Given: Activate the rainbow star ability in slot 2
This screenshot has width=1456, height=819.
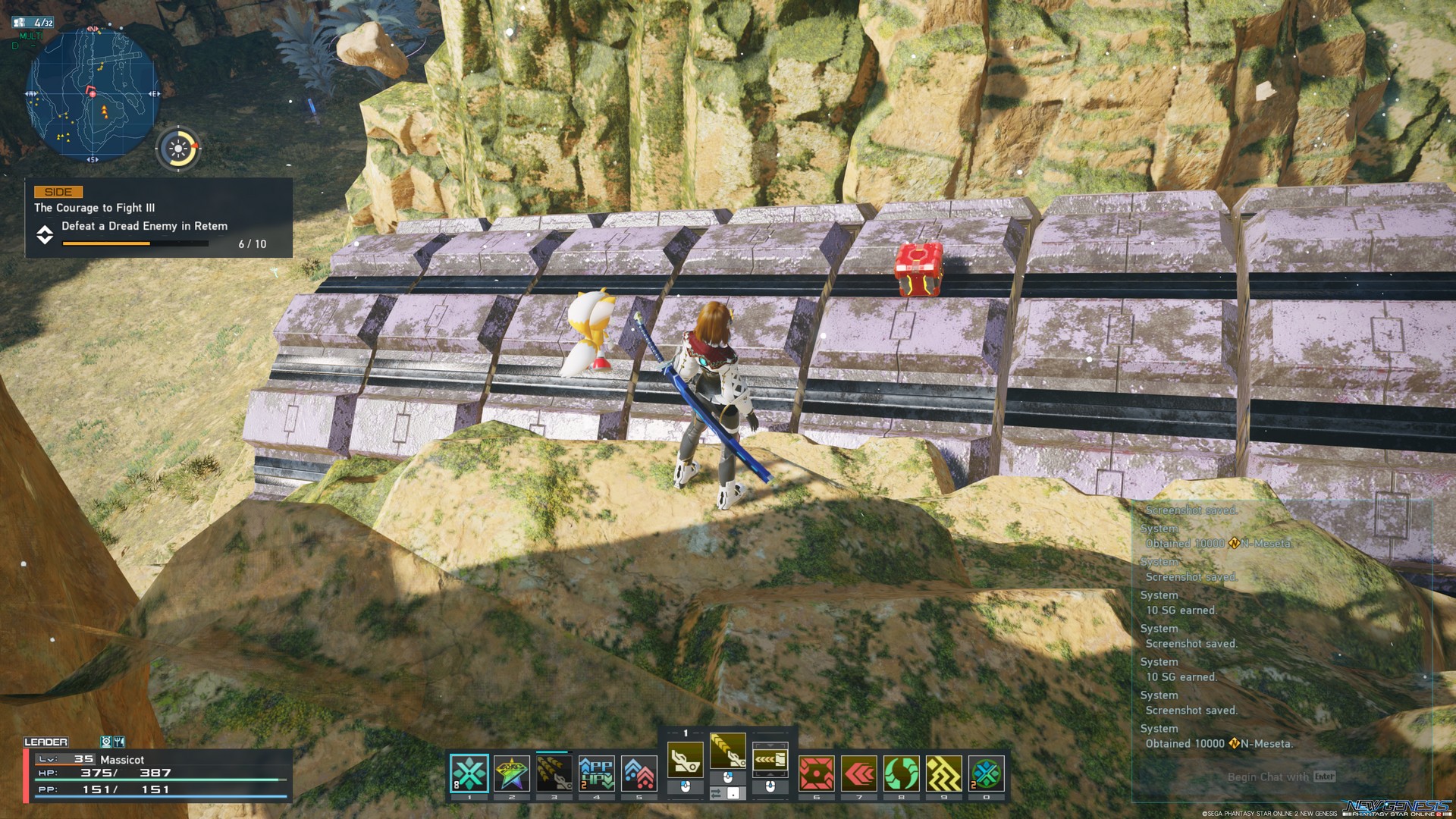Looking at the screenshot, I should click(x=512, y=774).
